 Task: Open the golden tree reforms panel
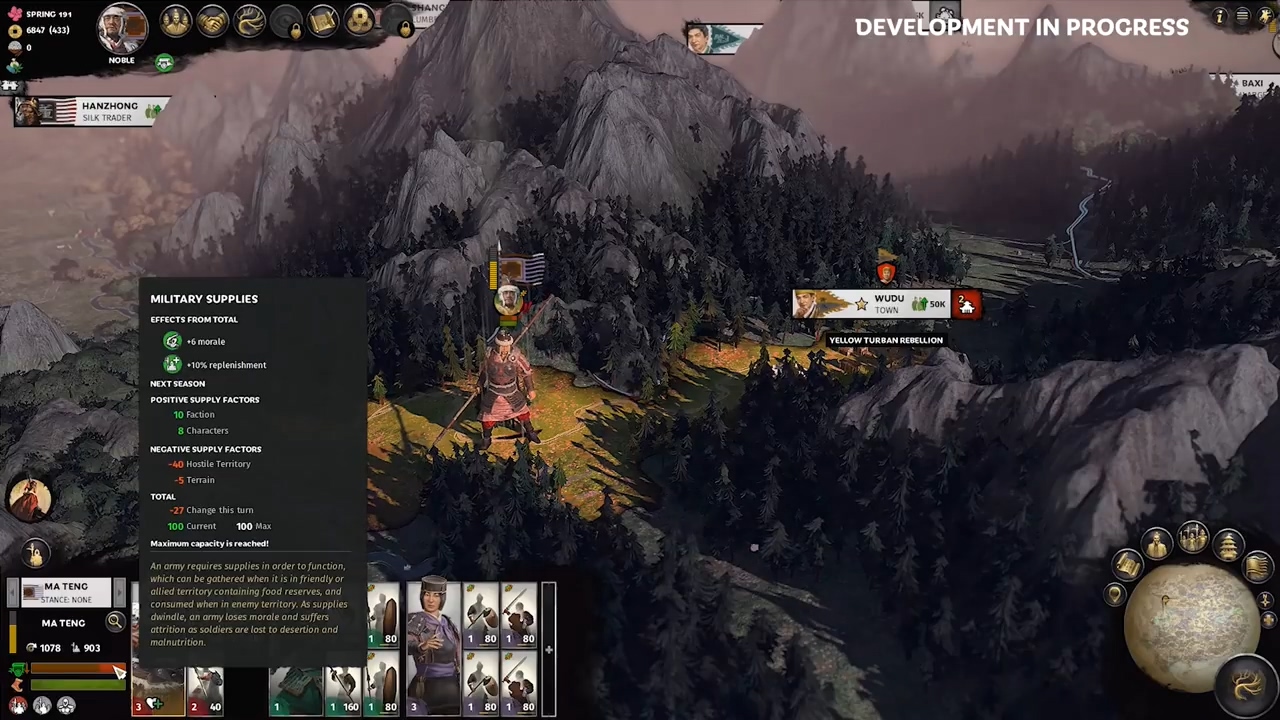249,21
